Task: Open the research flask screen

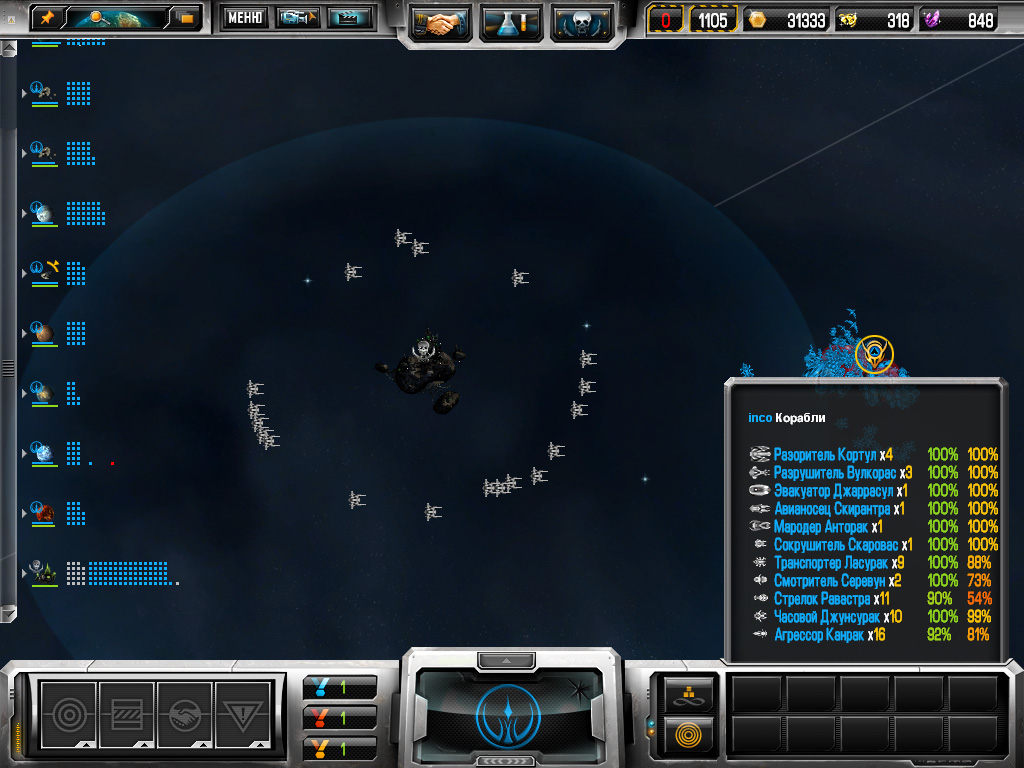Action: click(511, 22)
